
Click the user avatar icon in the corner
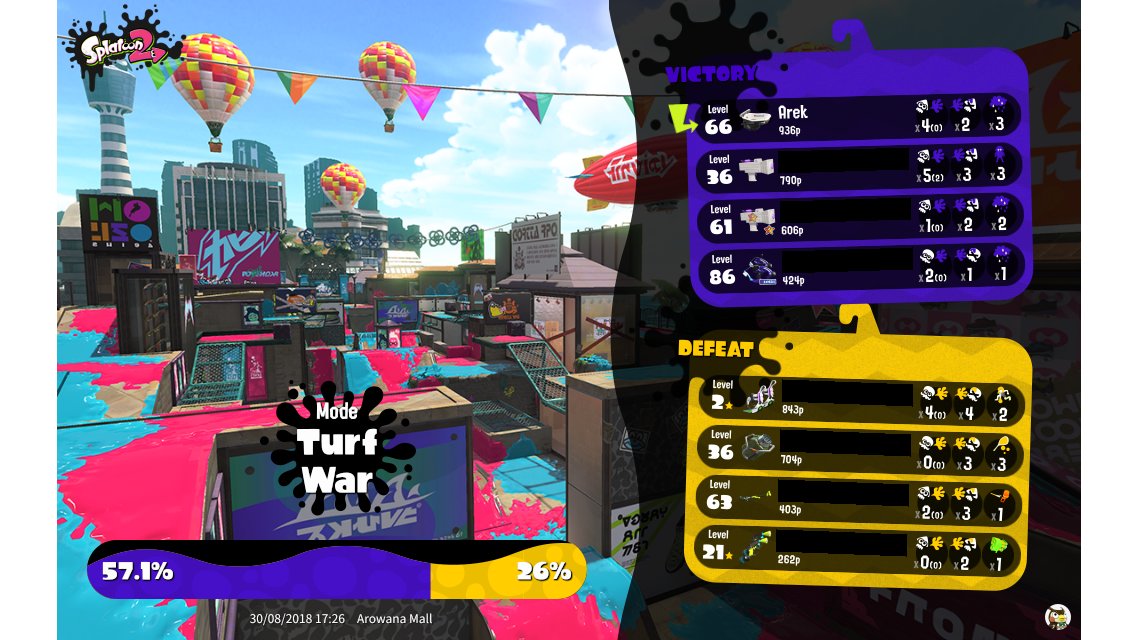tap(1056, 616)
